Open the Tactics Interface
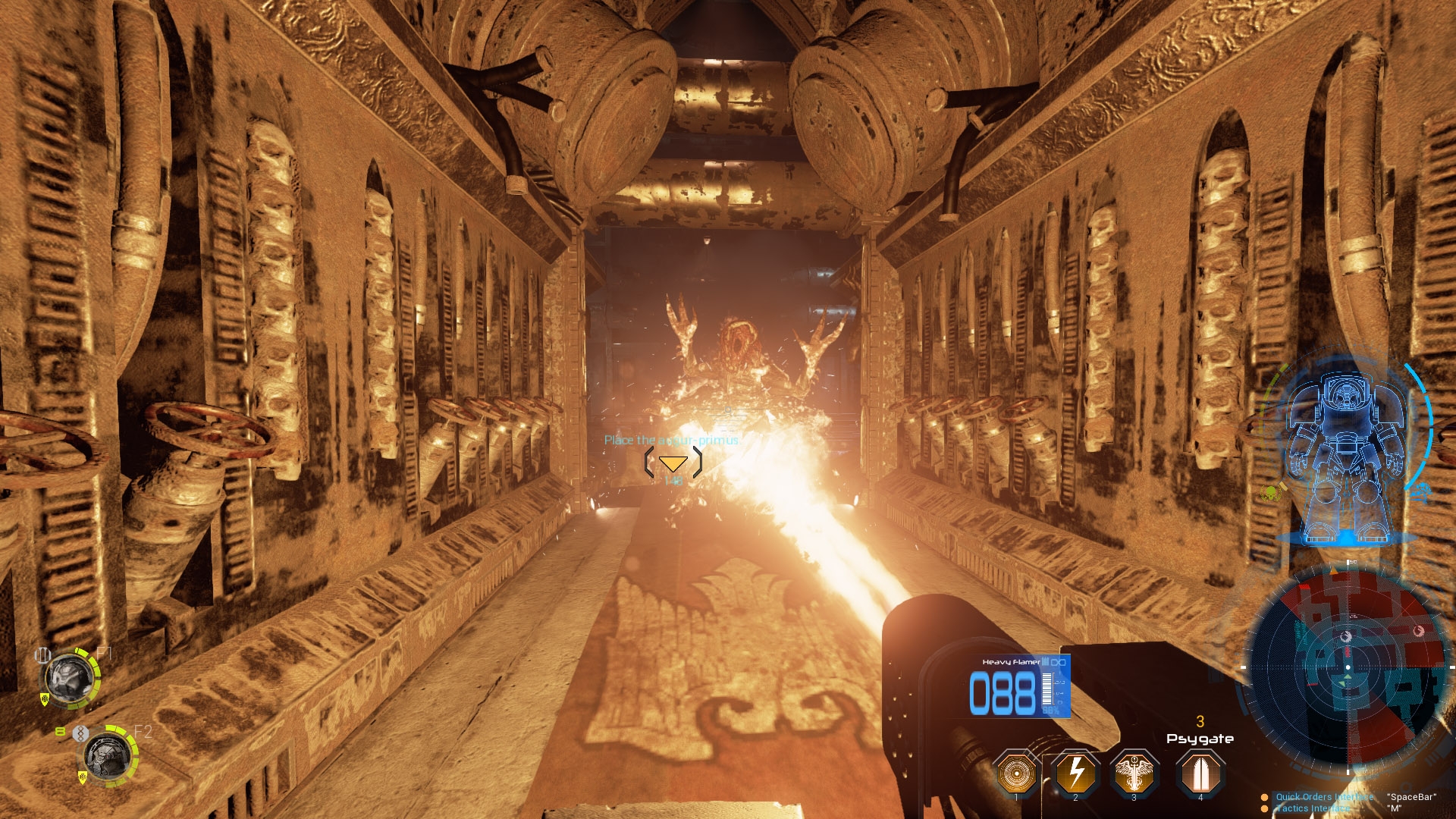Image resolution: width=1456 pixels, height=819 pixels. tap(1313, 808)
